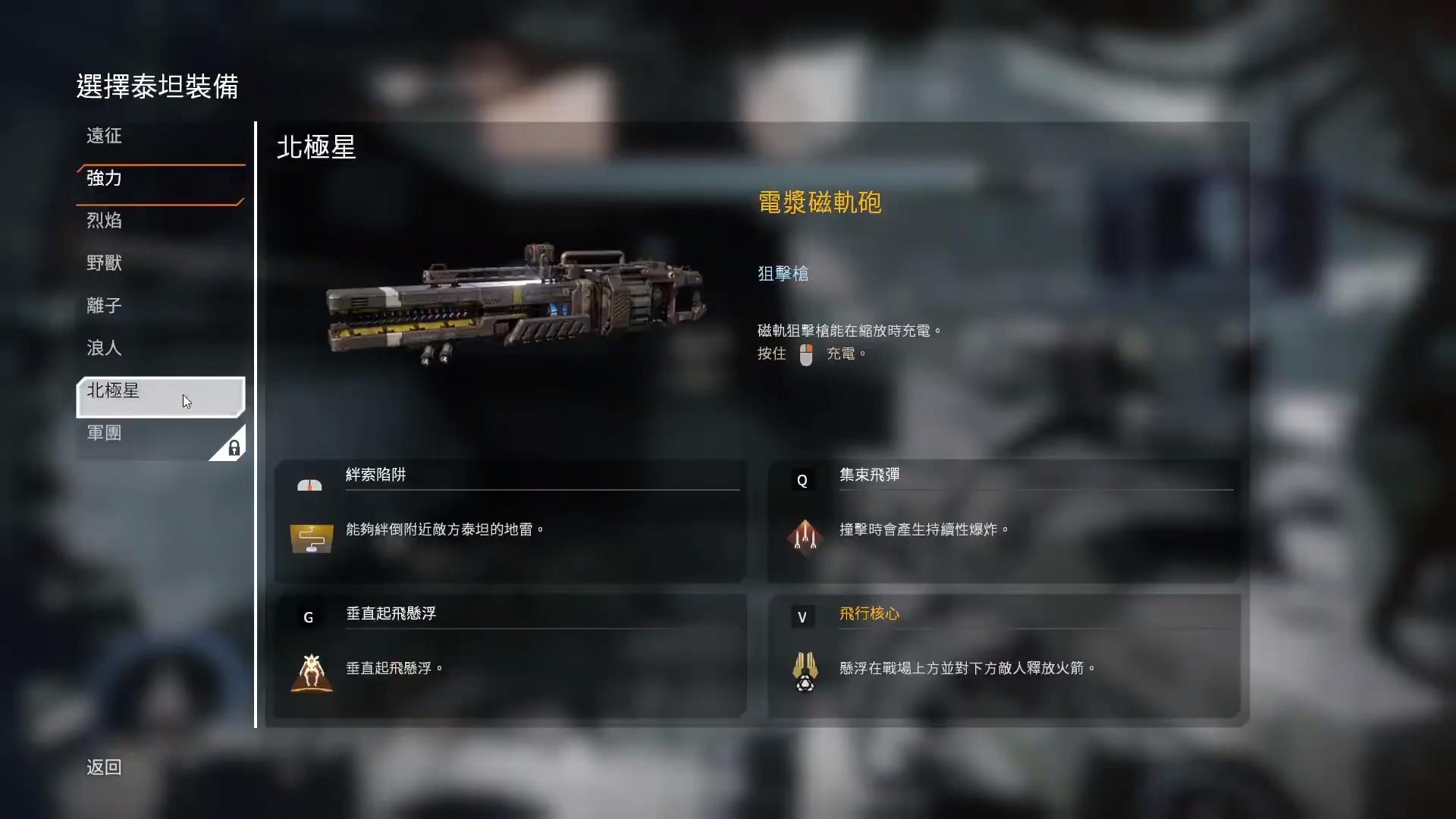Screen dimensions: 1456x819
Task: Click the Flight Core rocket icon
Action: tap(805, 671)
